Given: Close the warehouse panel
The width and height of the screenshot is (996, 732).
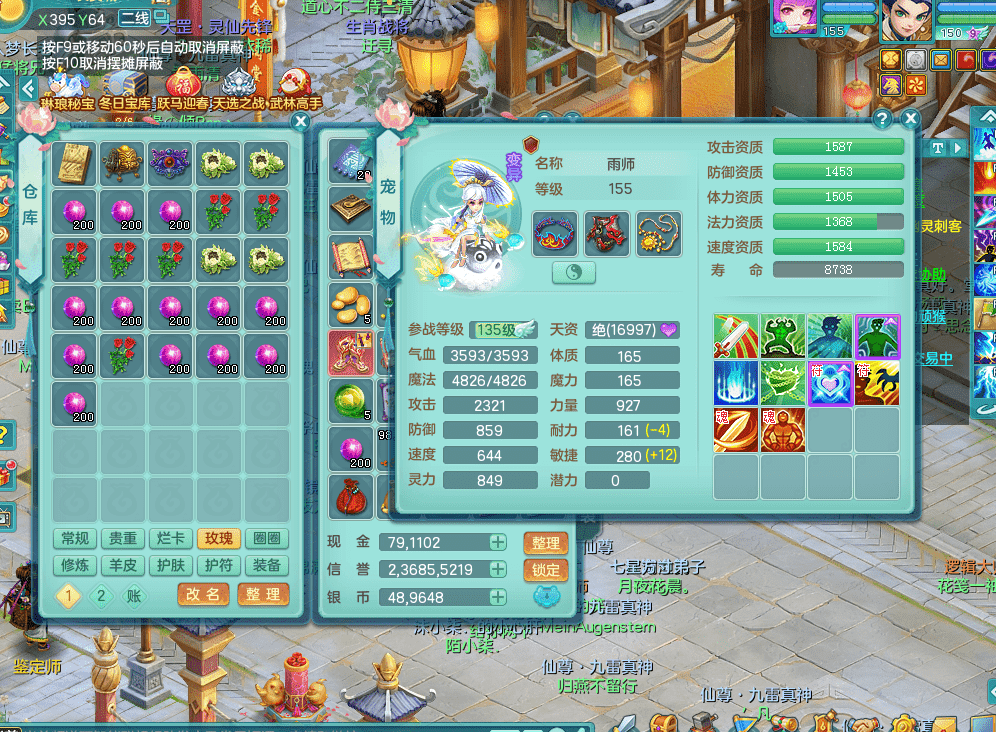Looking at the screenshot, I should pyautogui.click(x=300, y=122).
